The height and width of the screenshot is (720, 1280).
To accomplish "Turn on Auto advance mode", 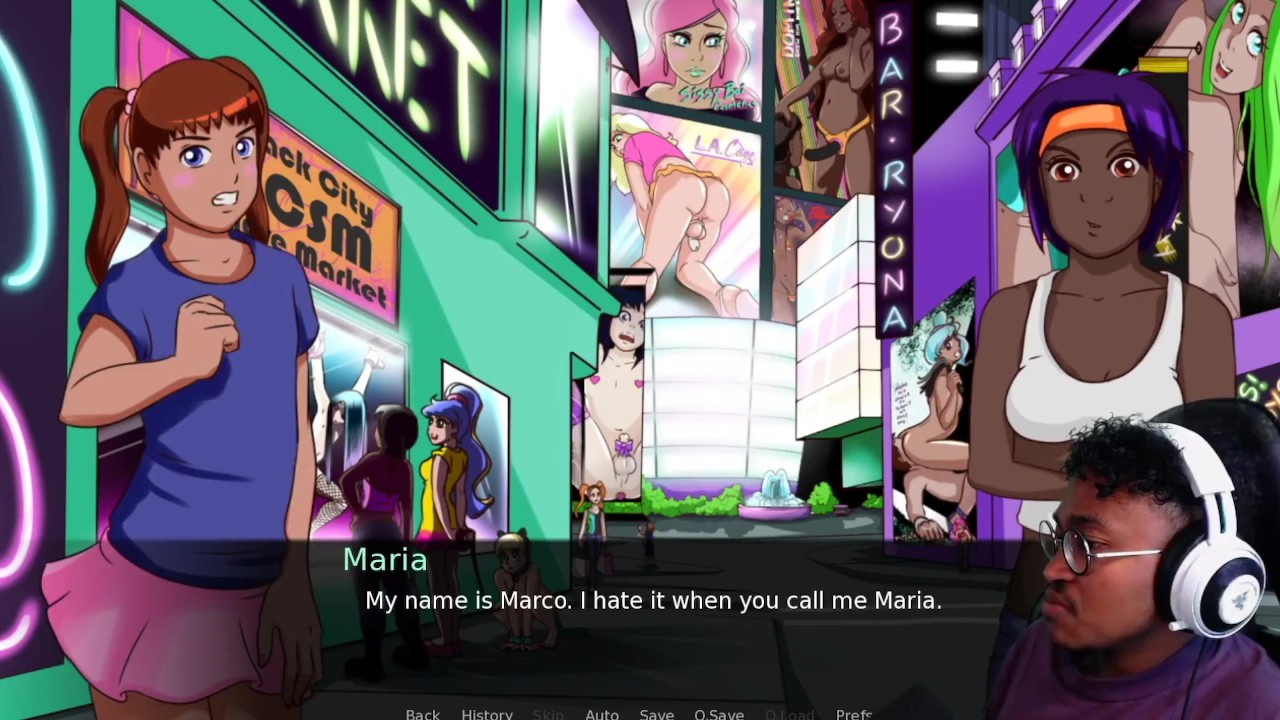I will [602, 714].
